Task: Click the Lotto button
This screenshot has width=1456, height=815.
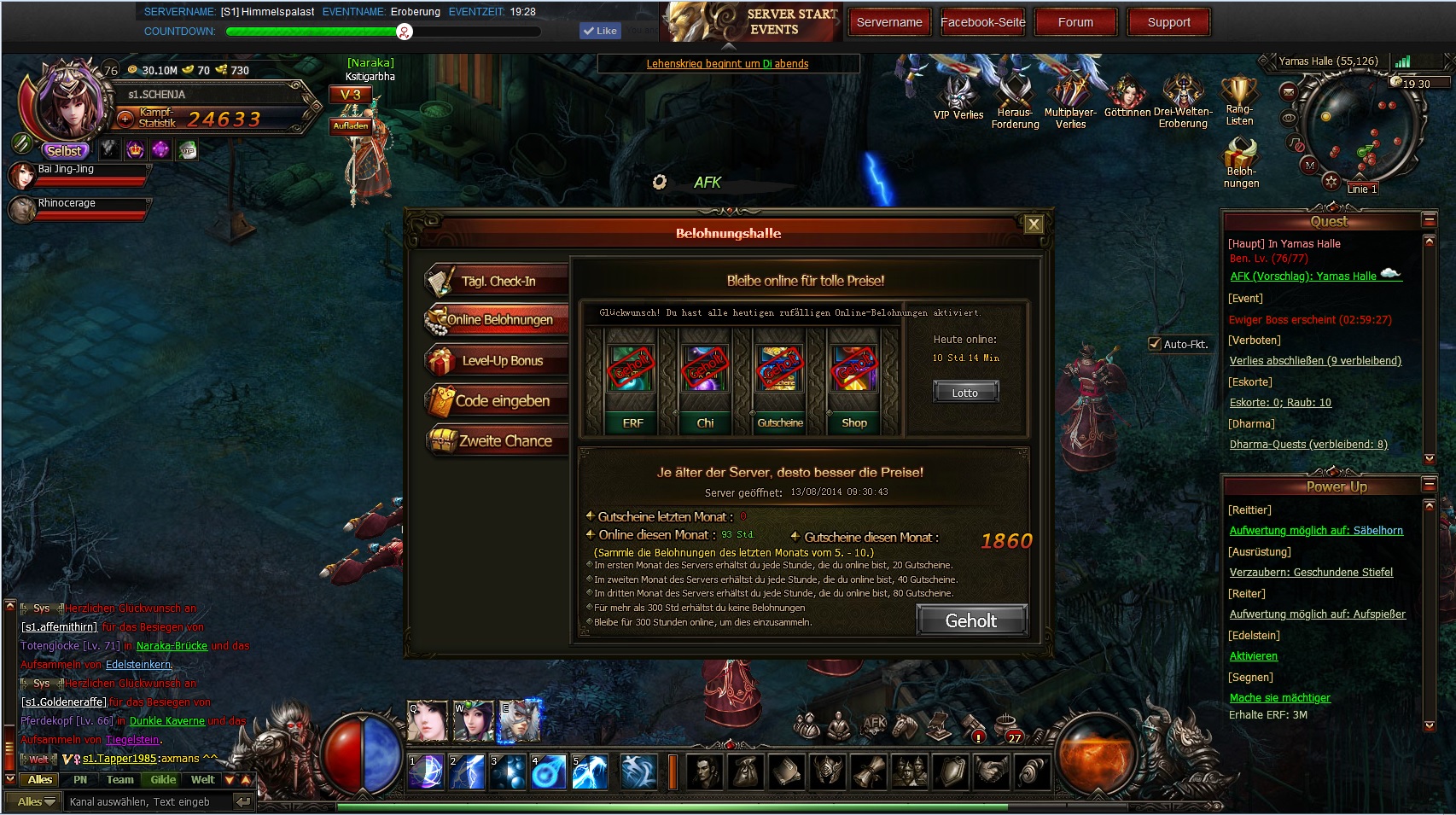Action: [964, 393]
